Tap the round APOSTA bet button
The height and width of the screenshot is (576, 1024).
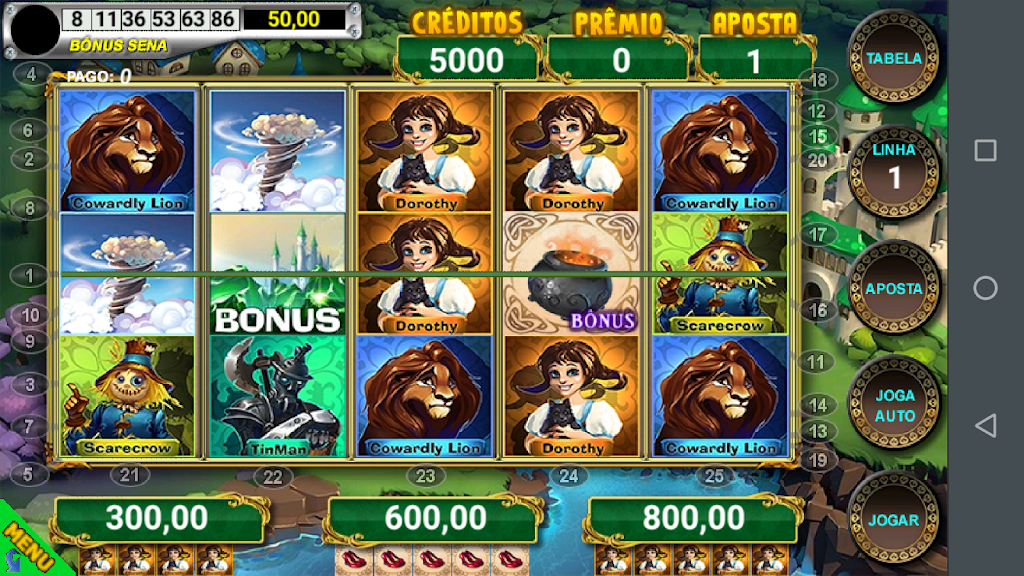coord(893,287)
